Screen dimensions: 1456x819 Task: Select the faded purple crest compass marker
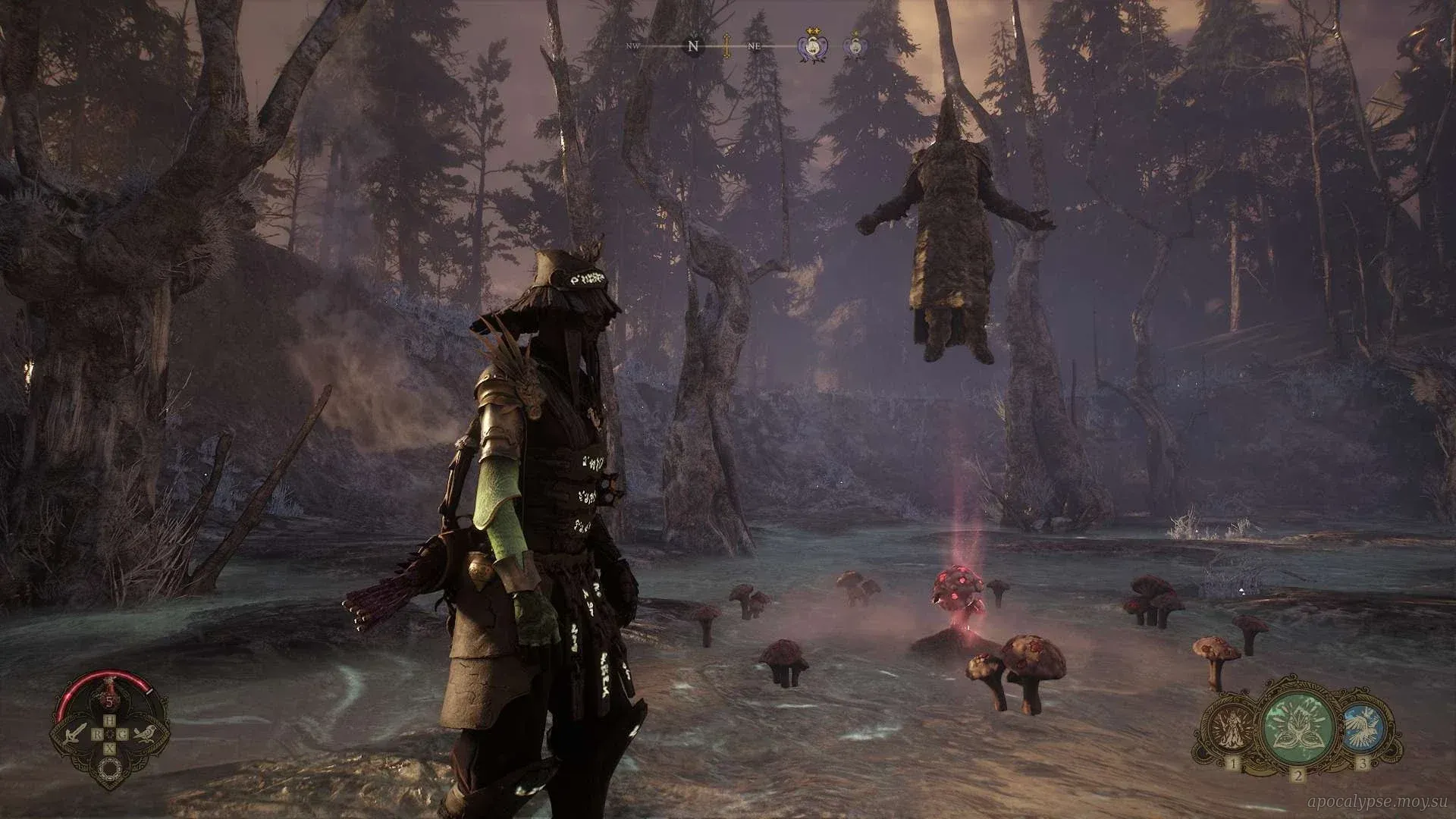pos(855,46)
